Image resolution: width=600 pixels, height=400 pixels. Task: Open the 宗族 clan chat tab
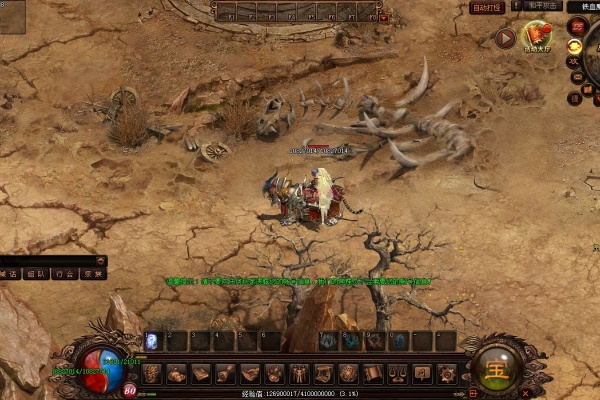pos(92,272)
